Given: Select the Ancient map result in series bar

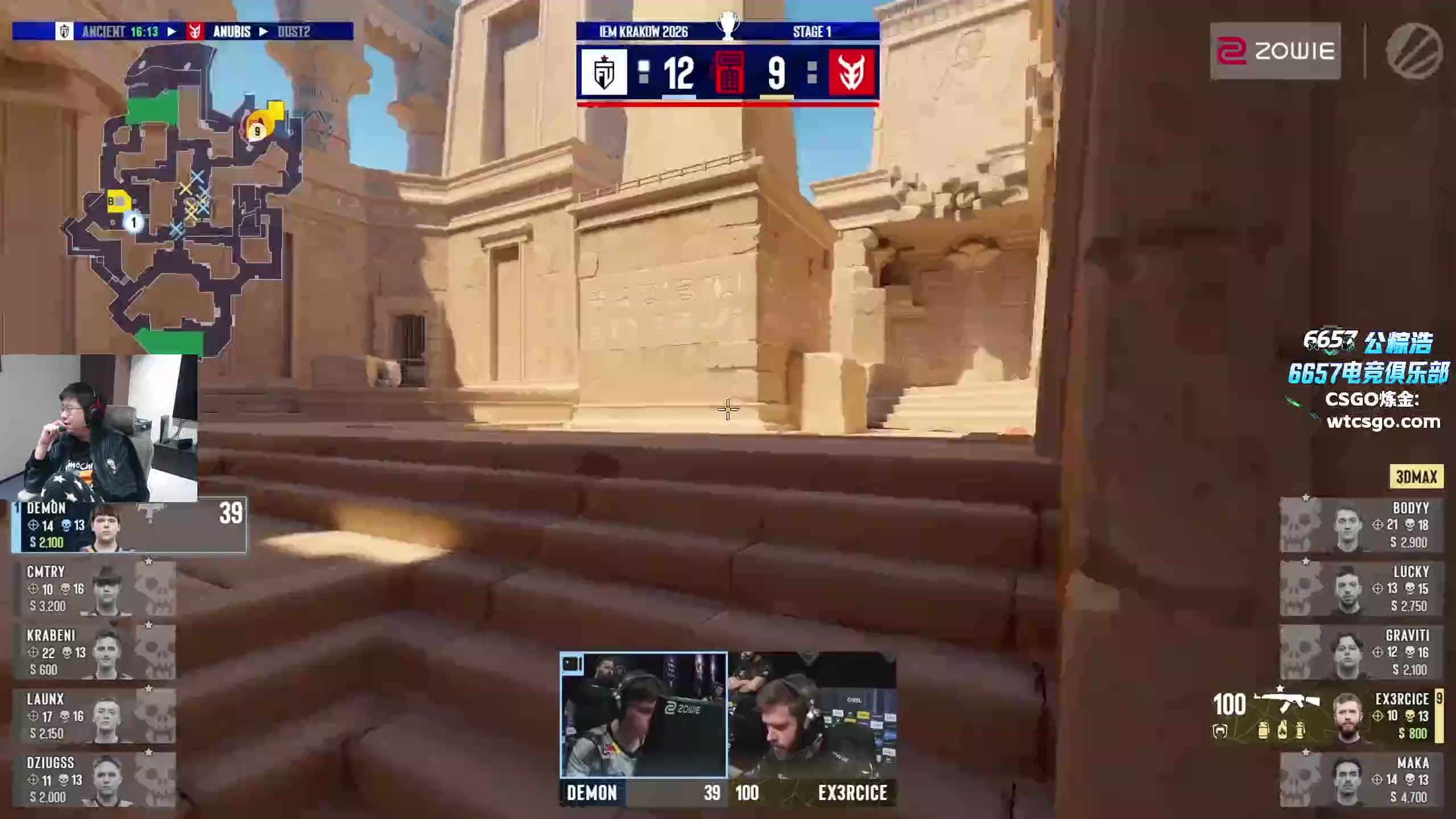Looking at the screenshot, I should click(119, 31).
